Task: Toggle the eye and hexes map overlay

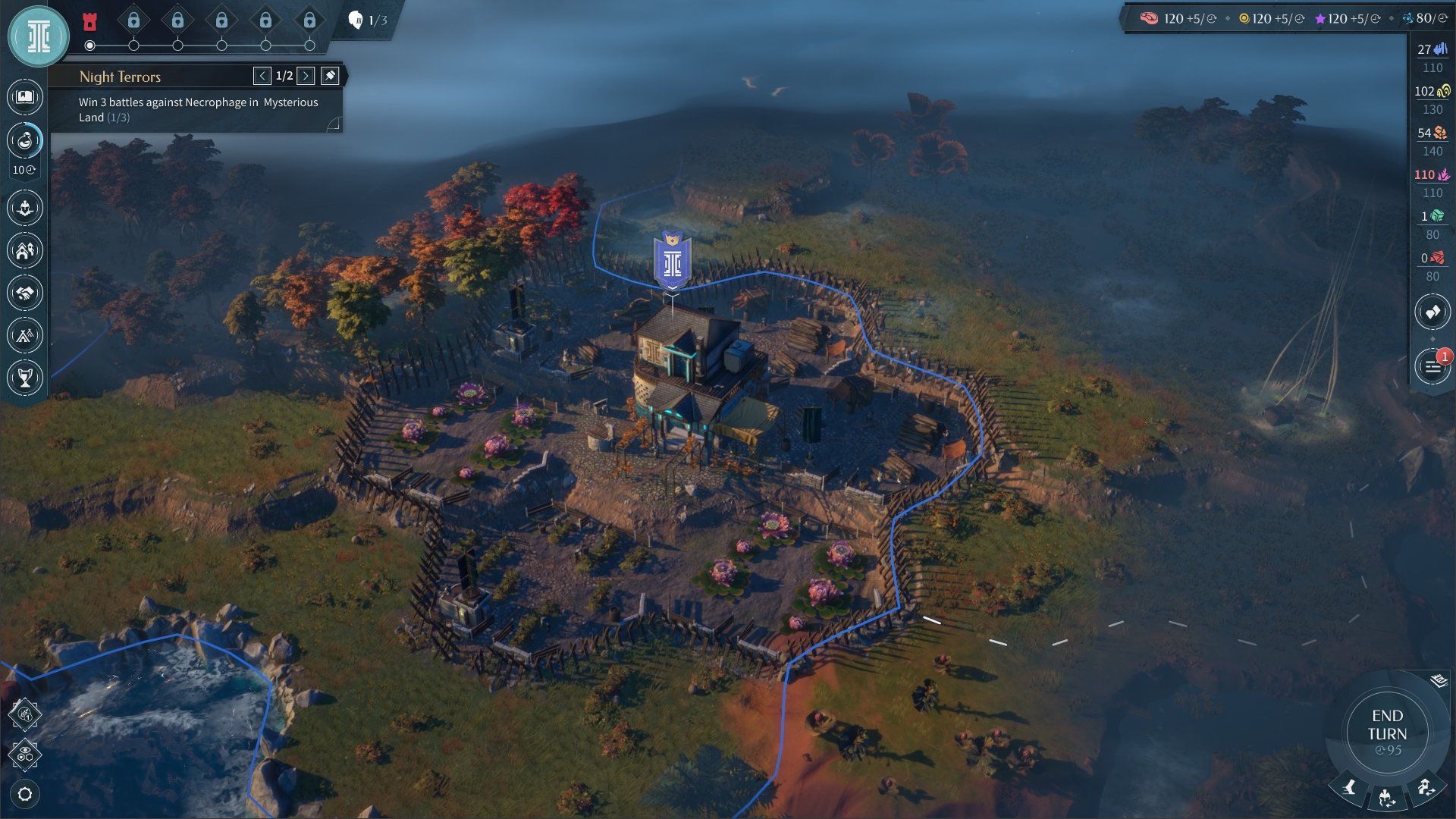Action: click(x=25, y=755)
